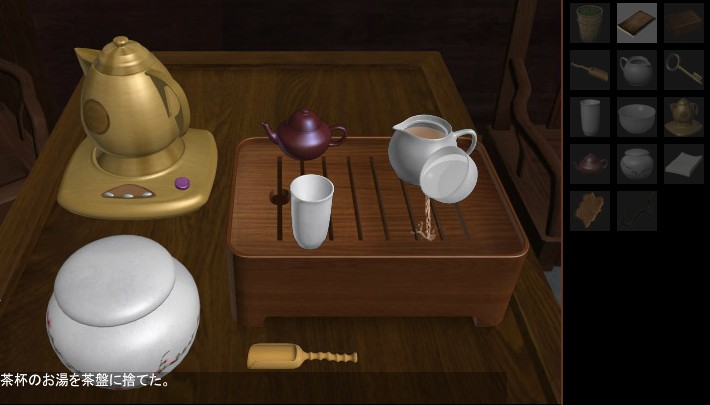Pick the white bowl inventory item
710x405 pixels.
(637, 117)
